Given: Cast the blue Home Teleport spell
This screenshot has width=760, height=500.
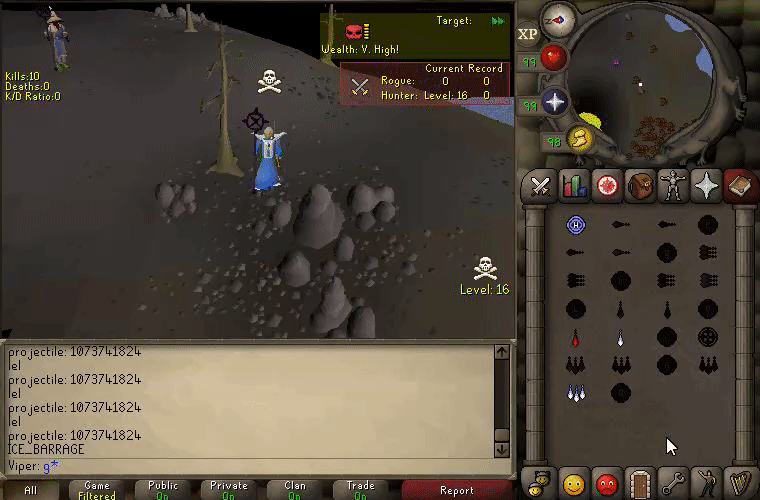Looking at the screenshot, I should click(x=575, y=224).
